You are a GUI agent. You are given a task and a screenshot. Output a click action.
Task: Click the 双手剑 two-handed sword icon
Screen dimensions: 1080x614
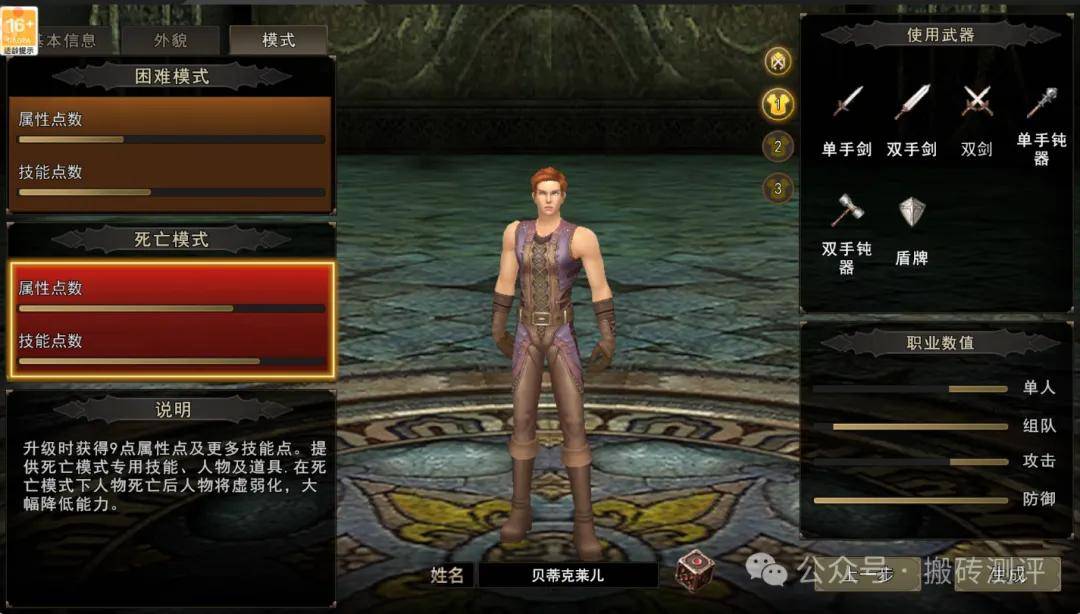click(x=911, y=102)
